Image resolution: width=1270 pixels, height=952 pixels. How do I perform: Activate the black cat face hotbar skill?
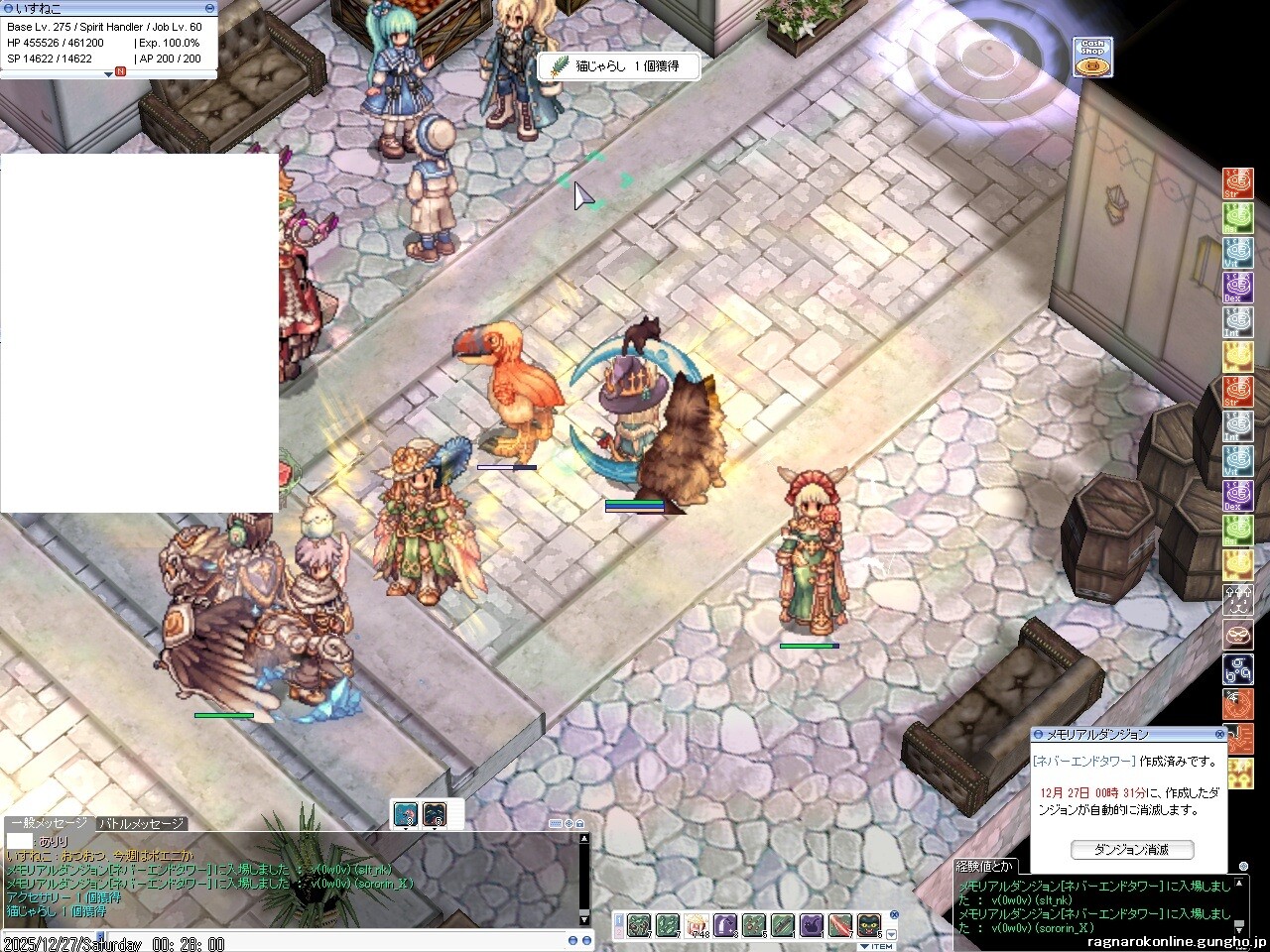tap(869, 926)
